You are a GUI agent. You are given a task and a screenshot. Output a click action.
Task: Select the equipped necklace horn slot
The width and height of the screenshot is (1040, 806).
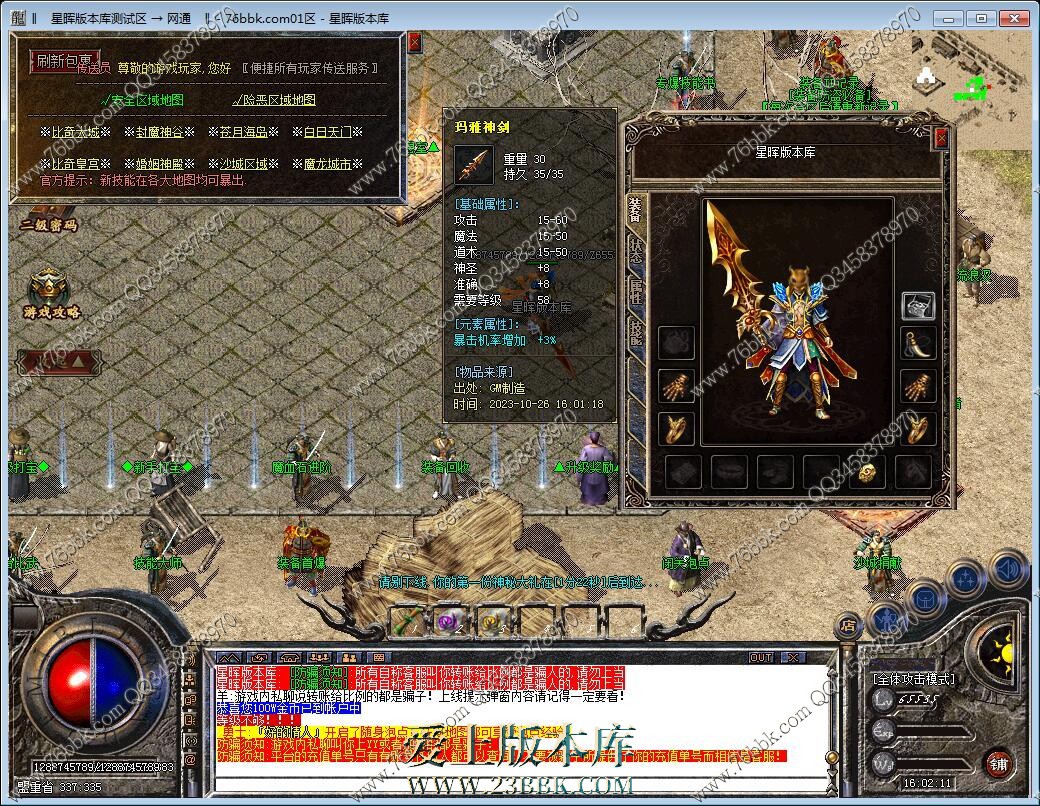[918, 344]
